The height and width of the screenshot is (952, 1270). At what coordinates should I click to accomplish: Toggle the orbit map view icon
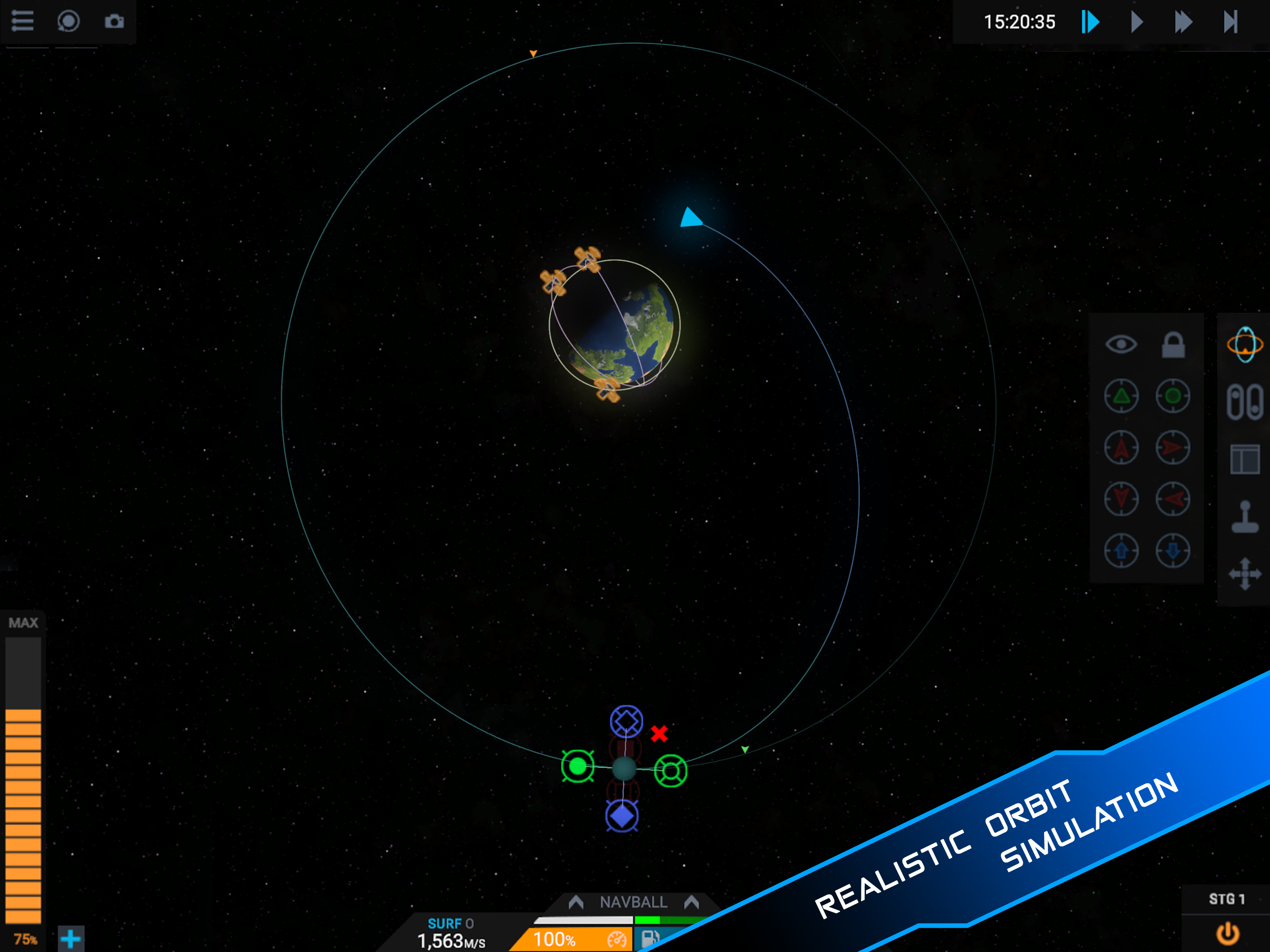coord(1244,344)
